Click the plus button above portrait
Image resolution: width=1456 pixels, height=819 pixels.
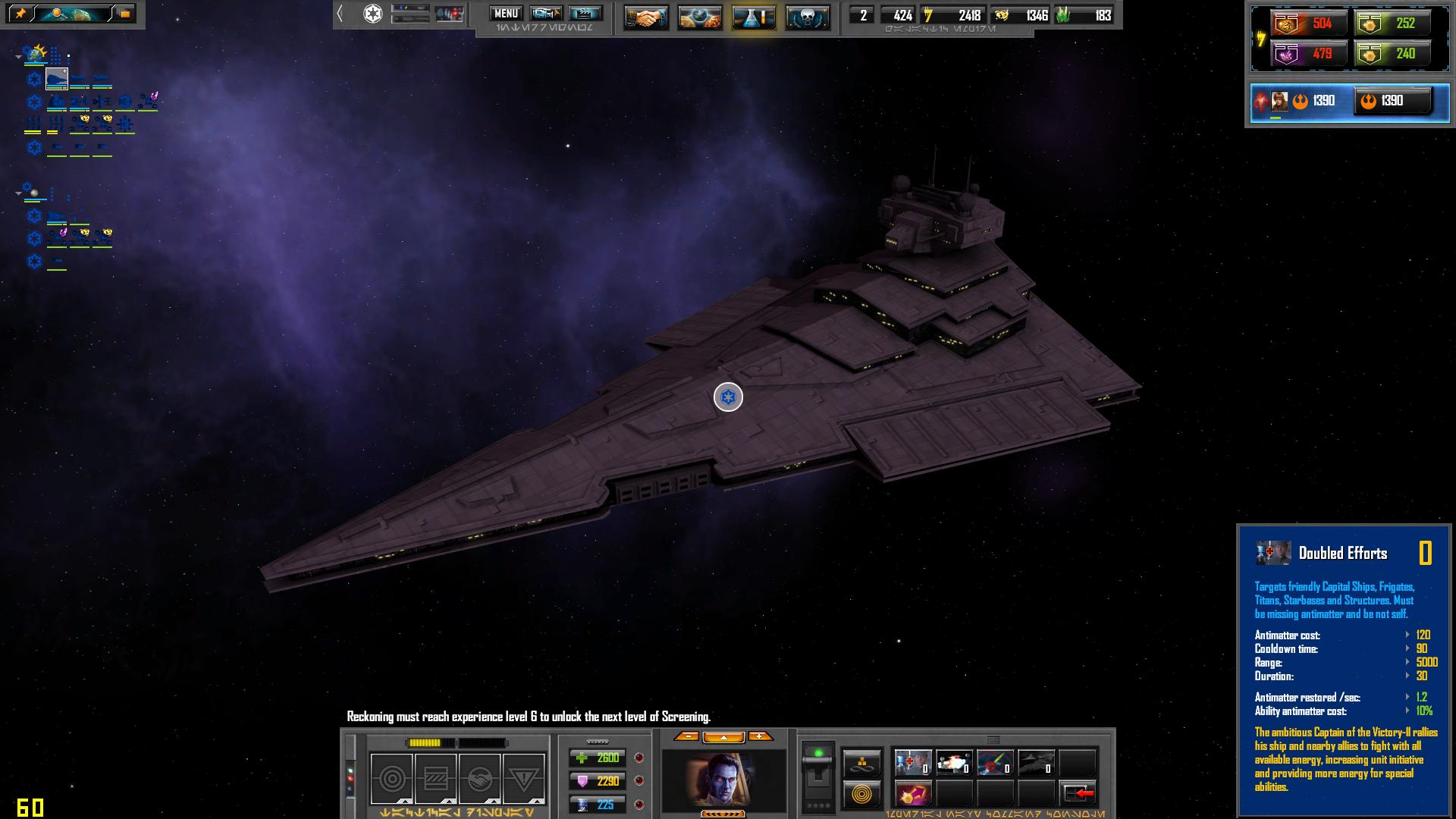click(760, 736)
